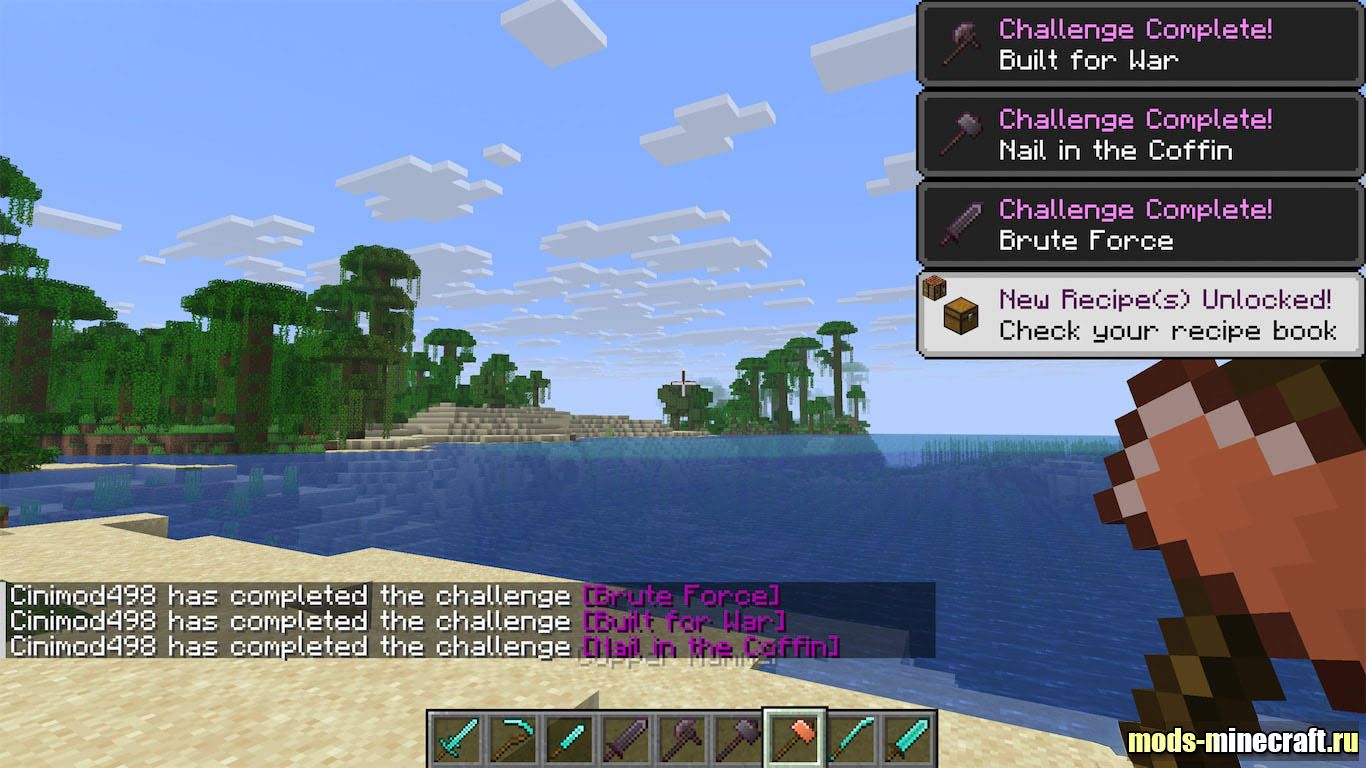
Task: Select the last hotbar slot's wide diamond blade
Action: pyautogui.click(x=906, y=740)
